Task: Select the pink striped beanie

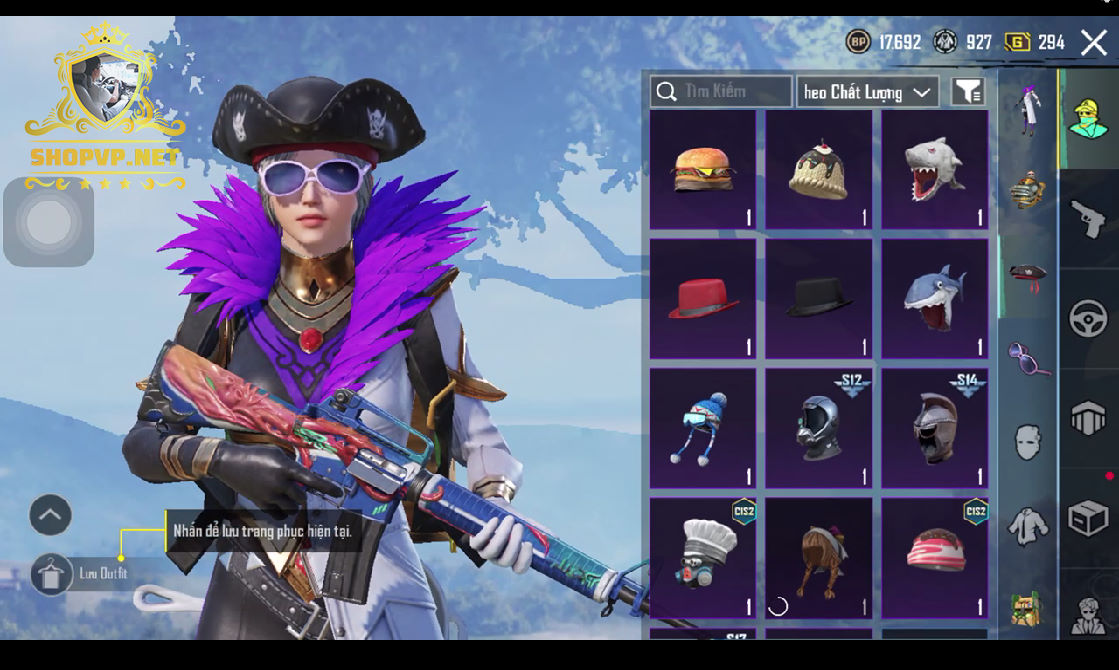Action: [x=934, y=558]
